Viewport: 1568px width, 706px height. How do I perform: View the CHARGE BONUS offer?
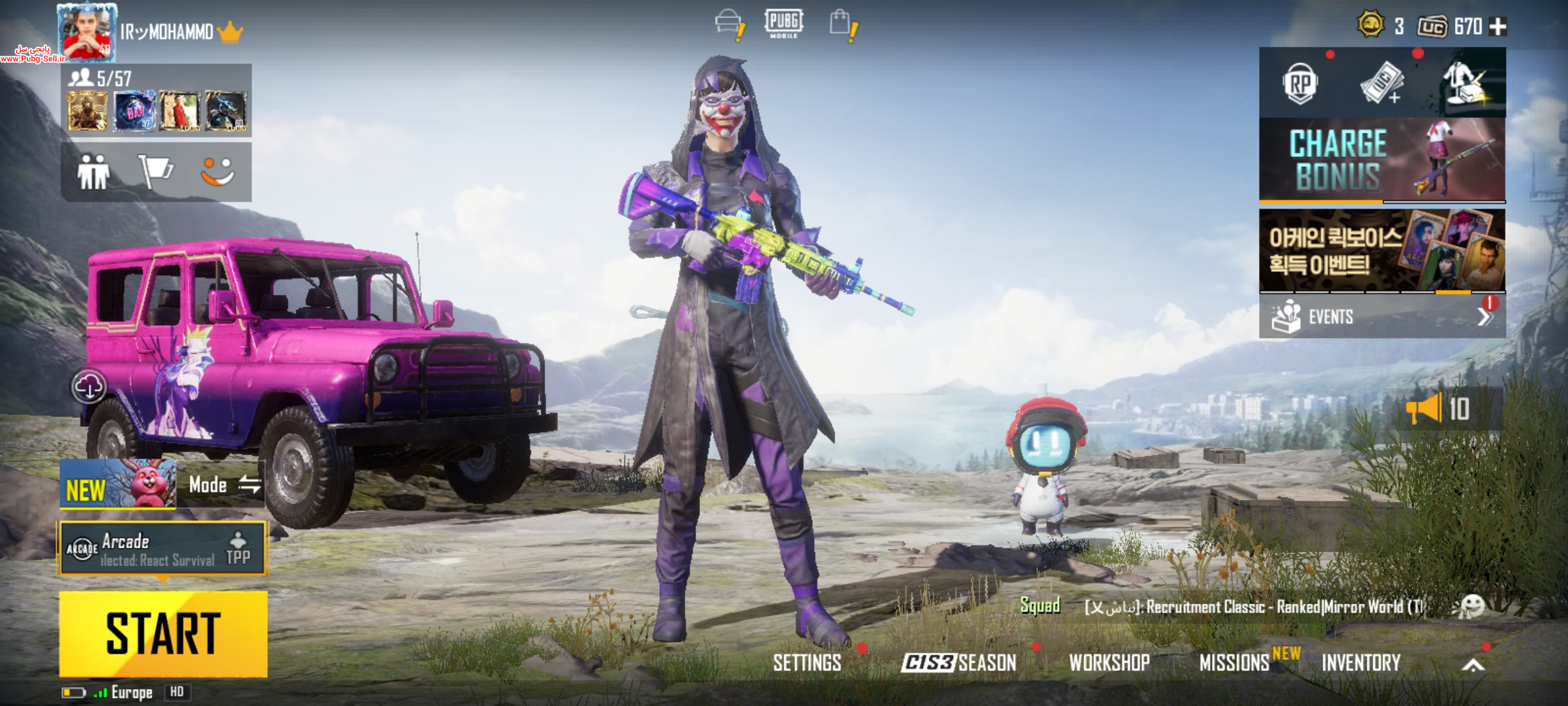[1382, 160]
